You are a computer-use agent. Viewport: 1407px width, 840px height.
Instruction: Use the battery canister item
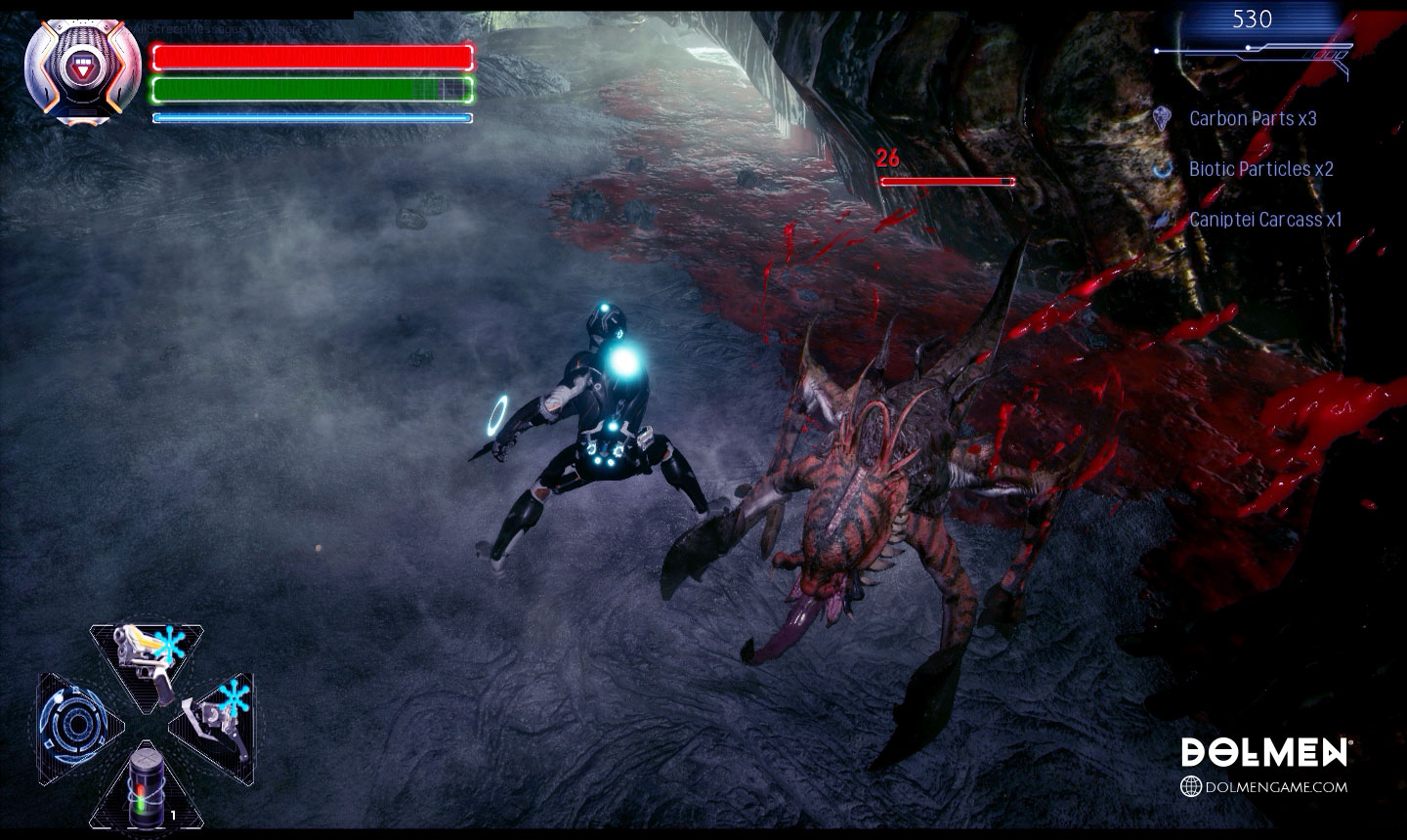pyautogui.click(x=147, y=784)
